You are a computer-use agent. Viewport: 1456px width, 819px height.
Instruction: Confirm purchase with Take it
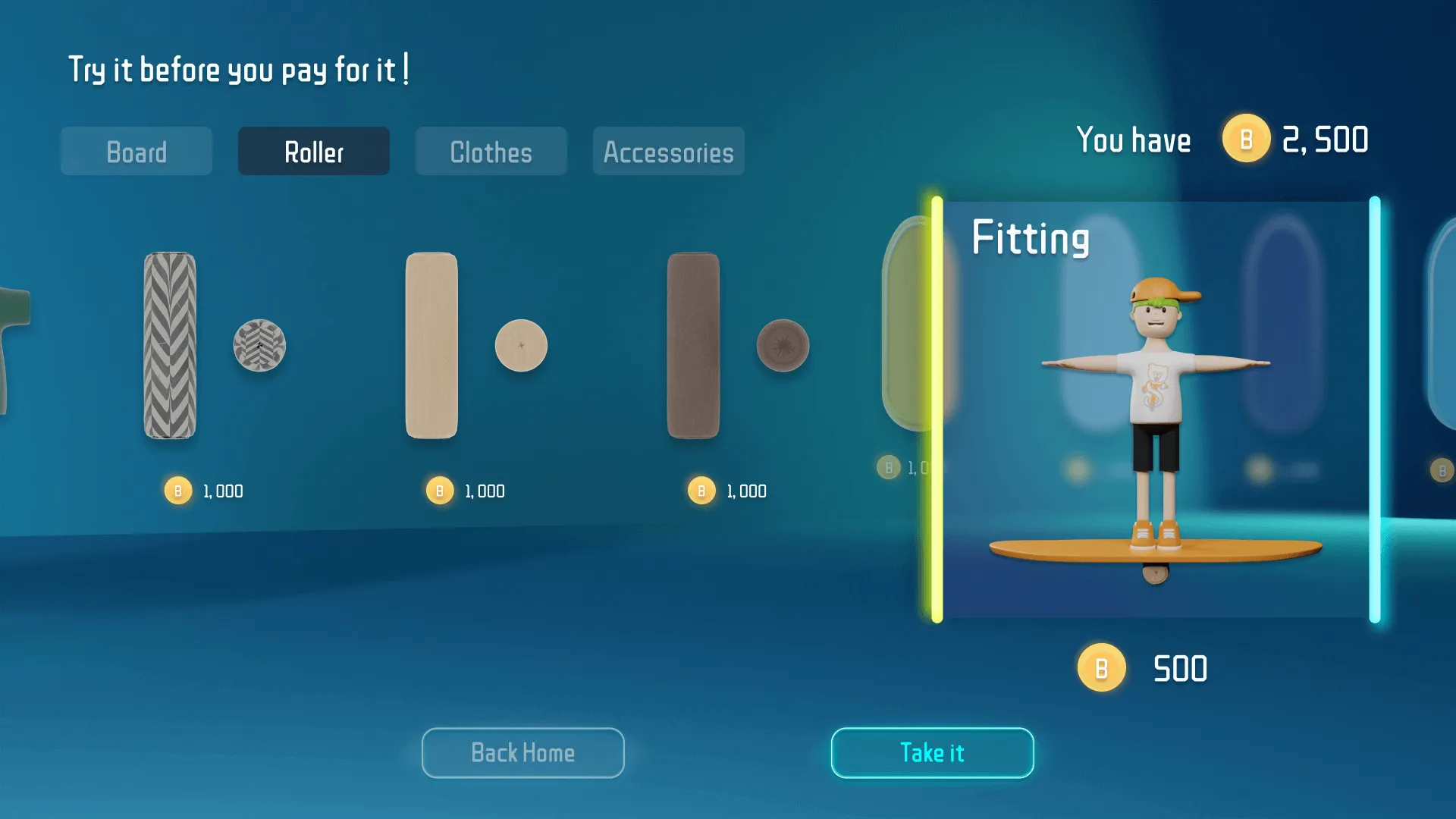coord(932,753)
